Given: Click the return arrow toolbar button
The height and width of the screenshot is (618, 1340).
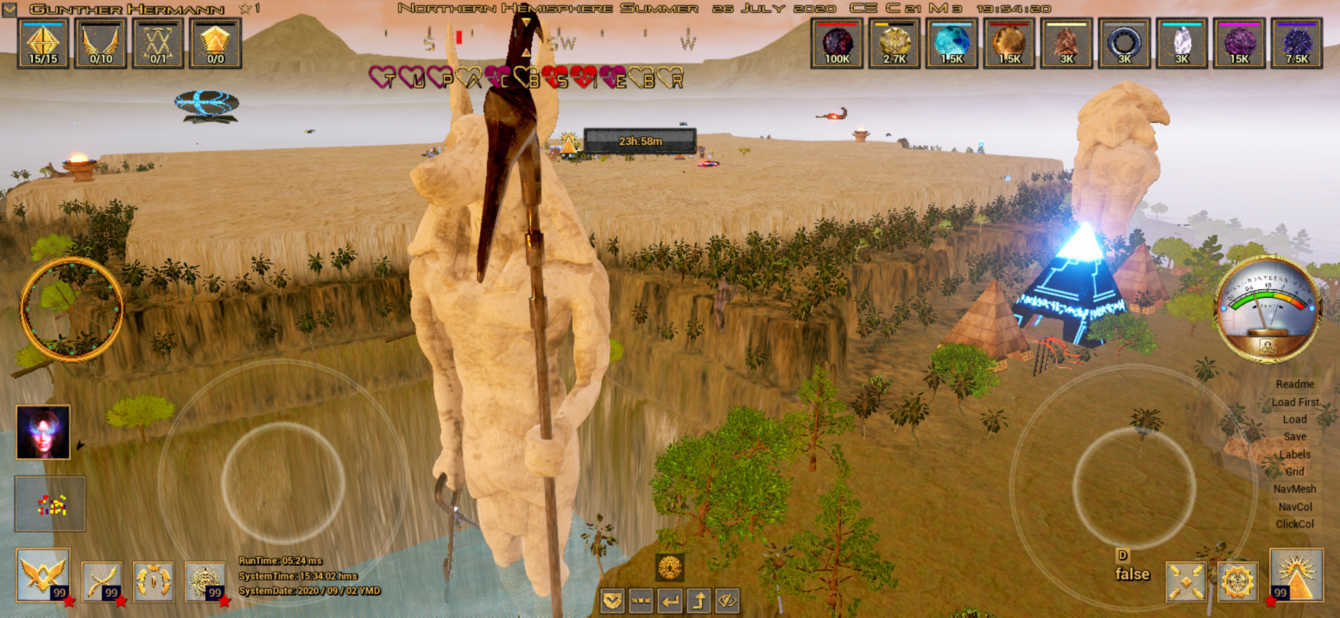Looking at the screenshot, I should (x=670, y=601).
